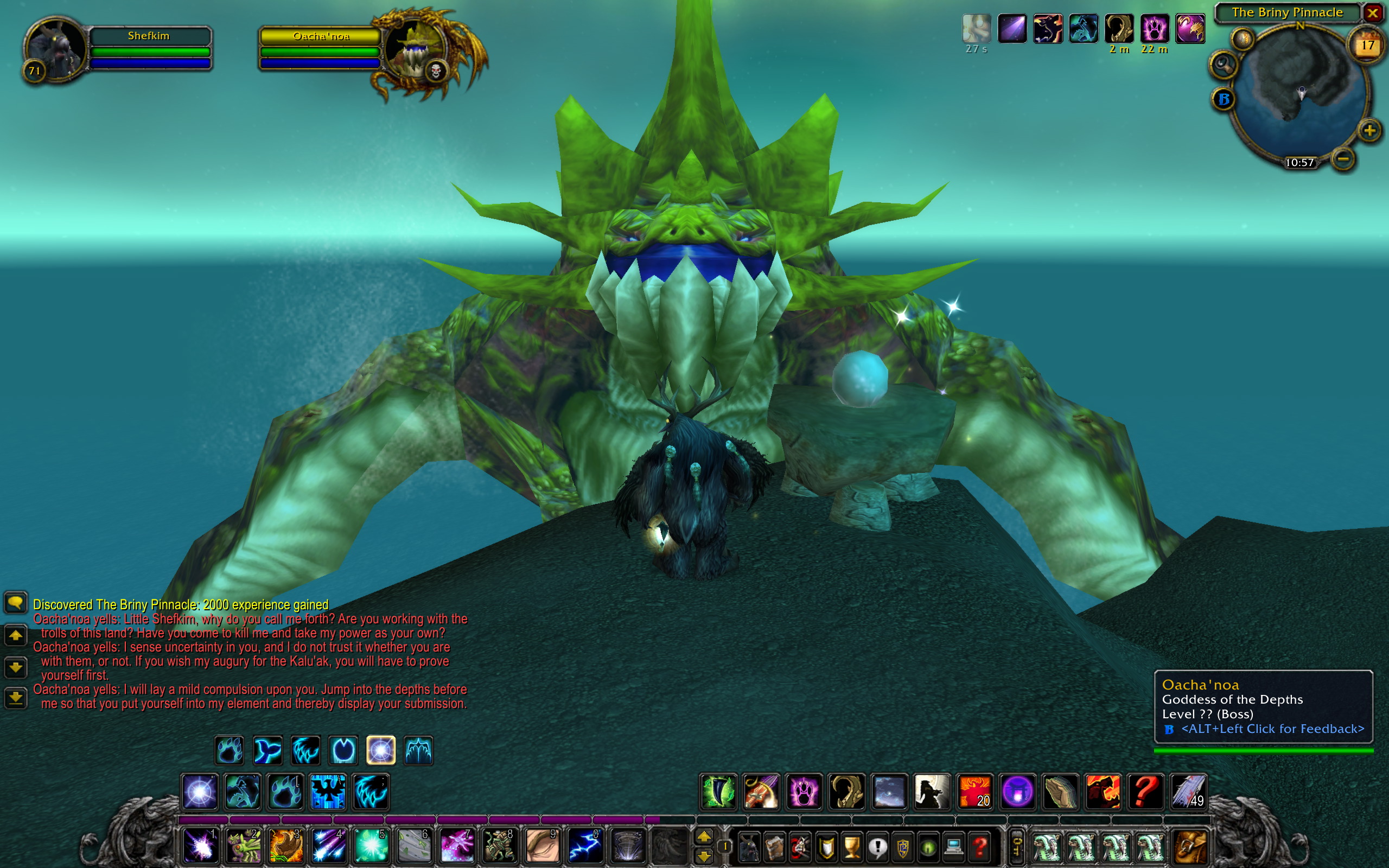The width and height of the screenshot is (1389, 868).
Task: Zoom in on the minimap
Action: pos(1369,131)
